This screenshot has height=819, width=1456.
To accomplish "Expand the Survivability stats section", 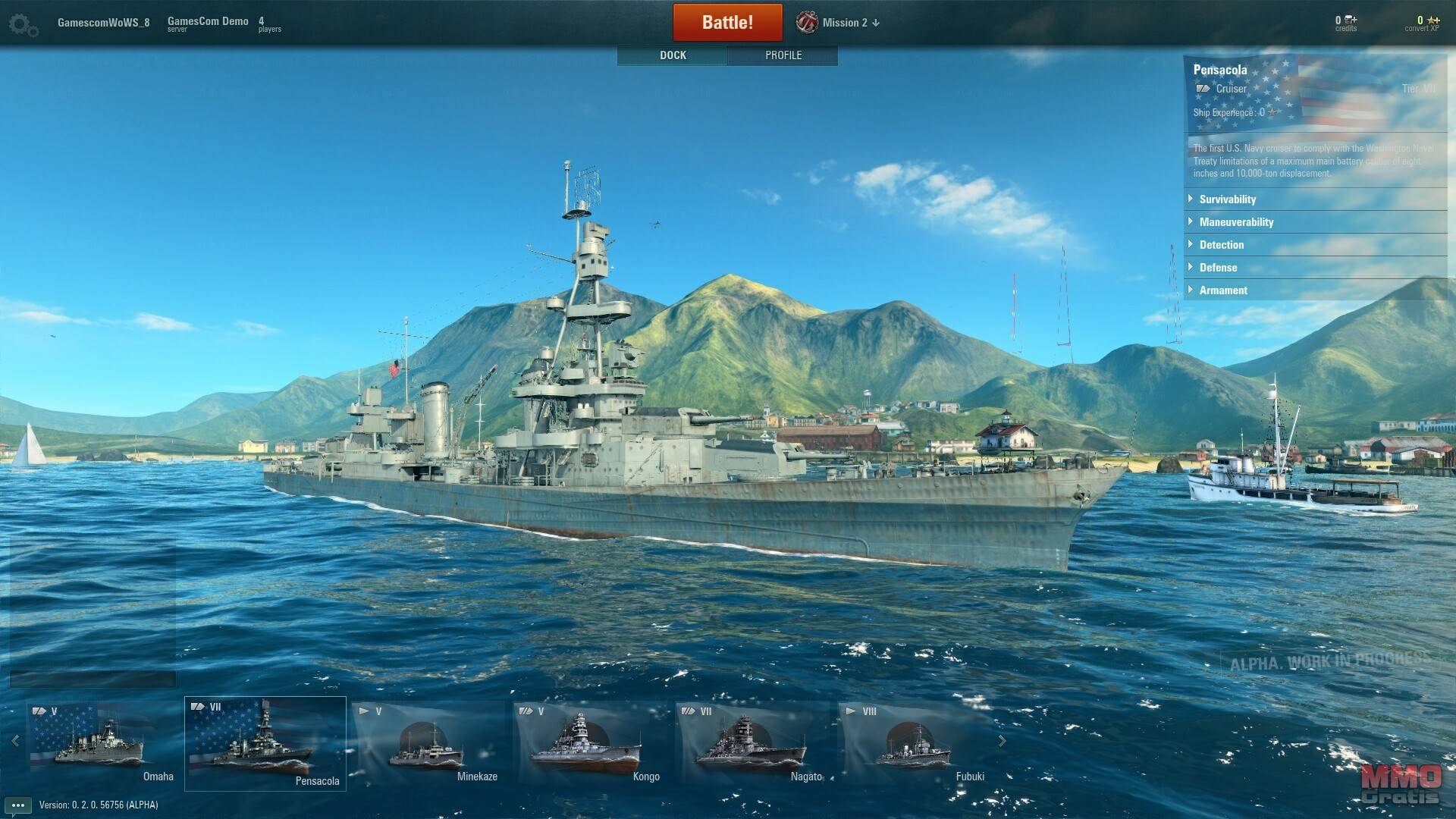I will click(x=1227, y=199).
